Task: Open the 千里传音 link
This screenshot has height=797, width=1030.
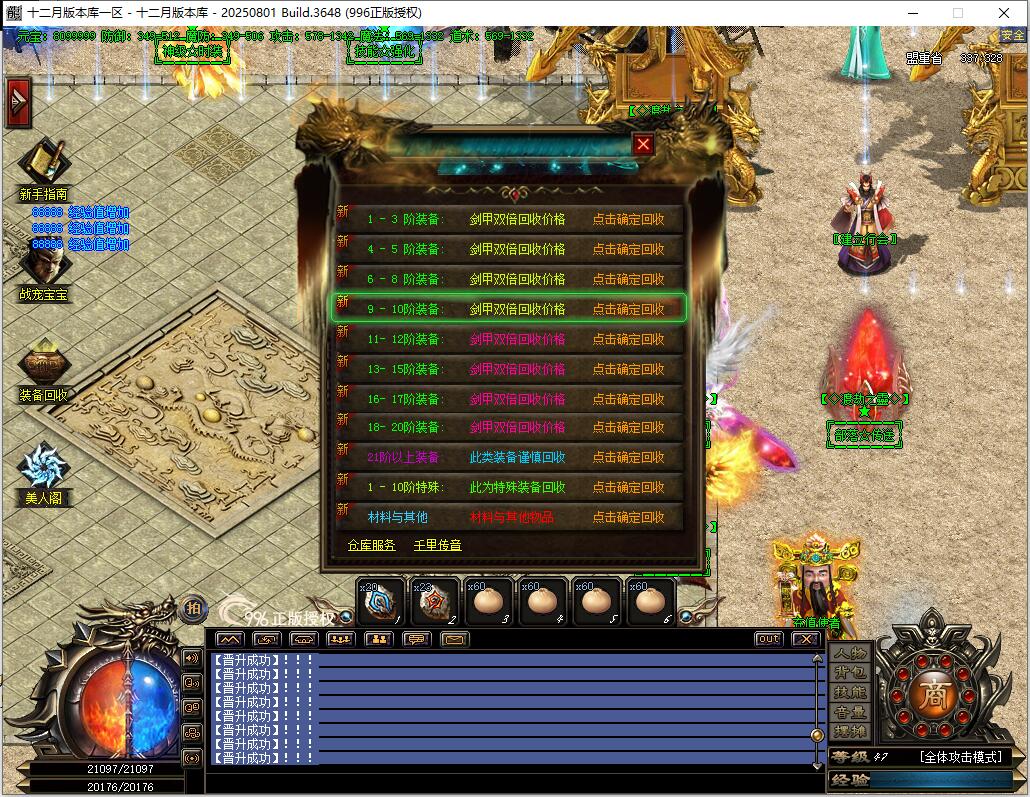Action: [x=437, y=545]
